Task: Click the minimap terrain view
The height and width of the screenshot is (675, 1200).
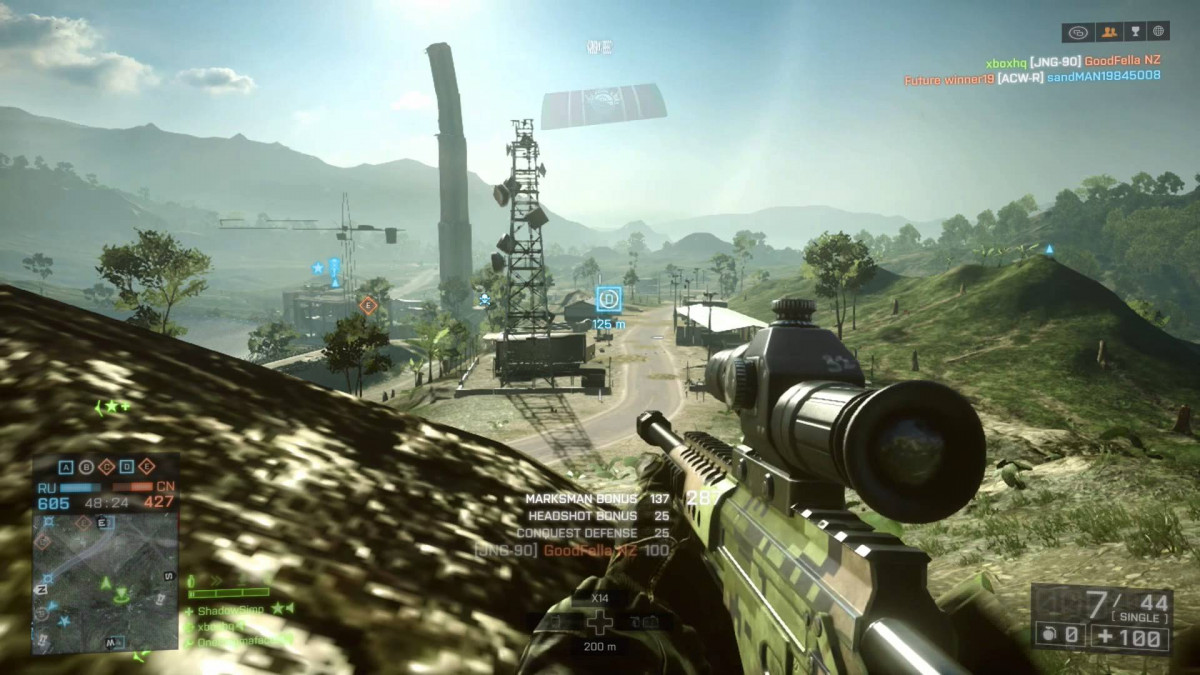Action: (x=104, y=580)
